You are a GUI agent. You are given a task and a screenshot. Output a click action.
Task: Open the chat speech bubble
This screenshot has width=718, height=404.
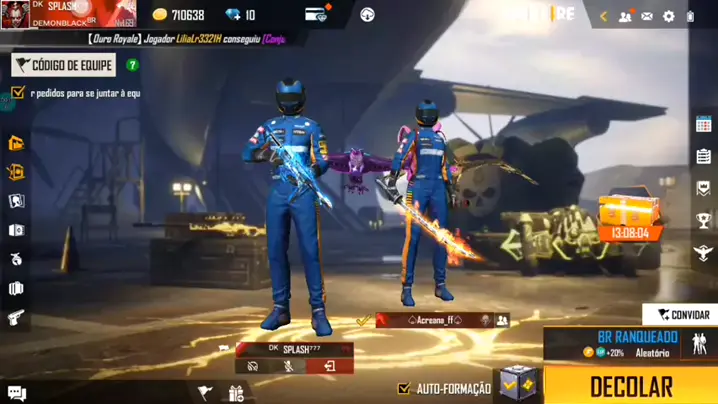click(x=16, y=392)
